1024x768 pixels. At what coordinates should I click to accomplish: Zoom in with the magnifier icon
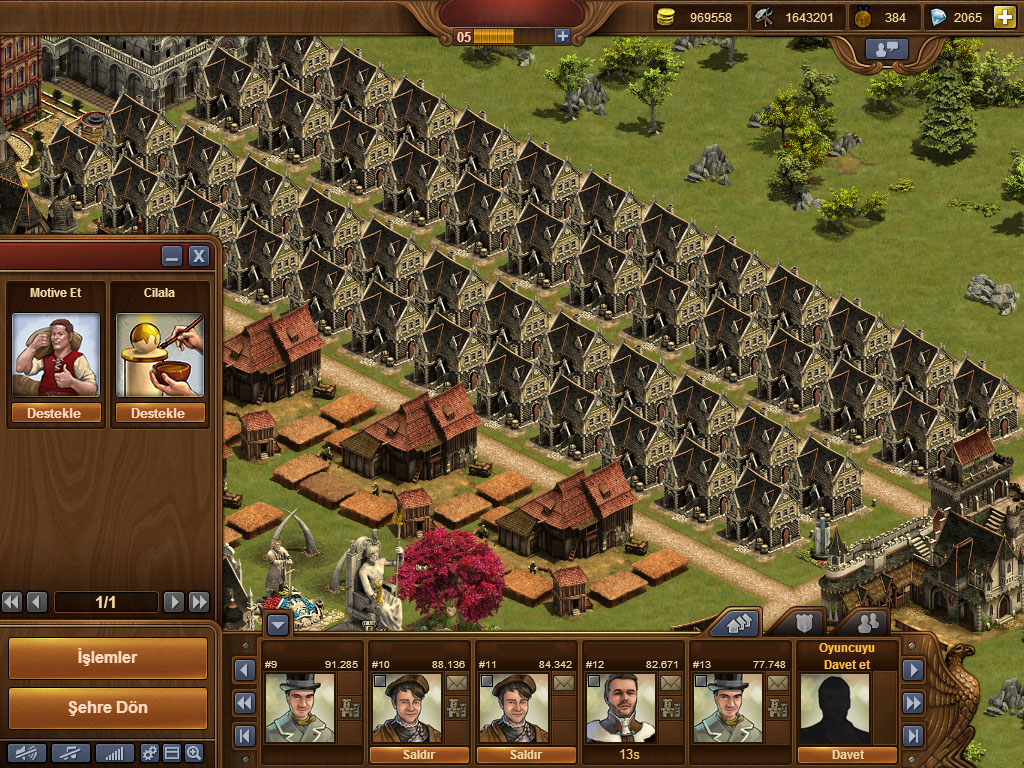pos(194,753)
